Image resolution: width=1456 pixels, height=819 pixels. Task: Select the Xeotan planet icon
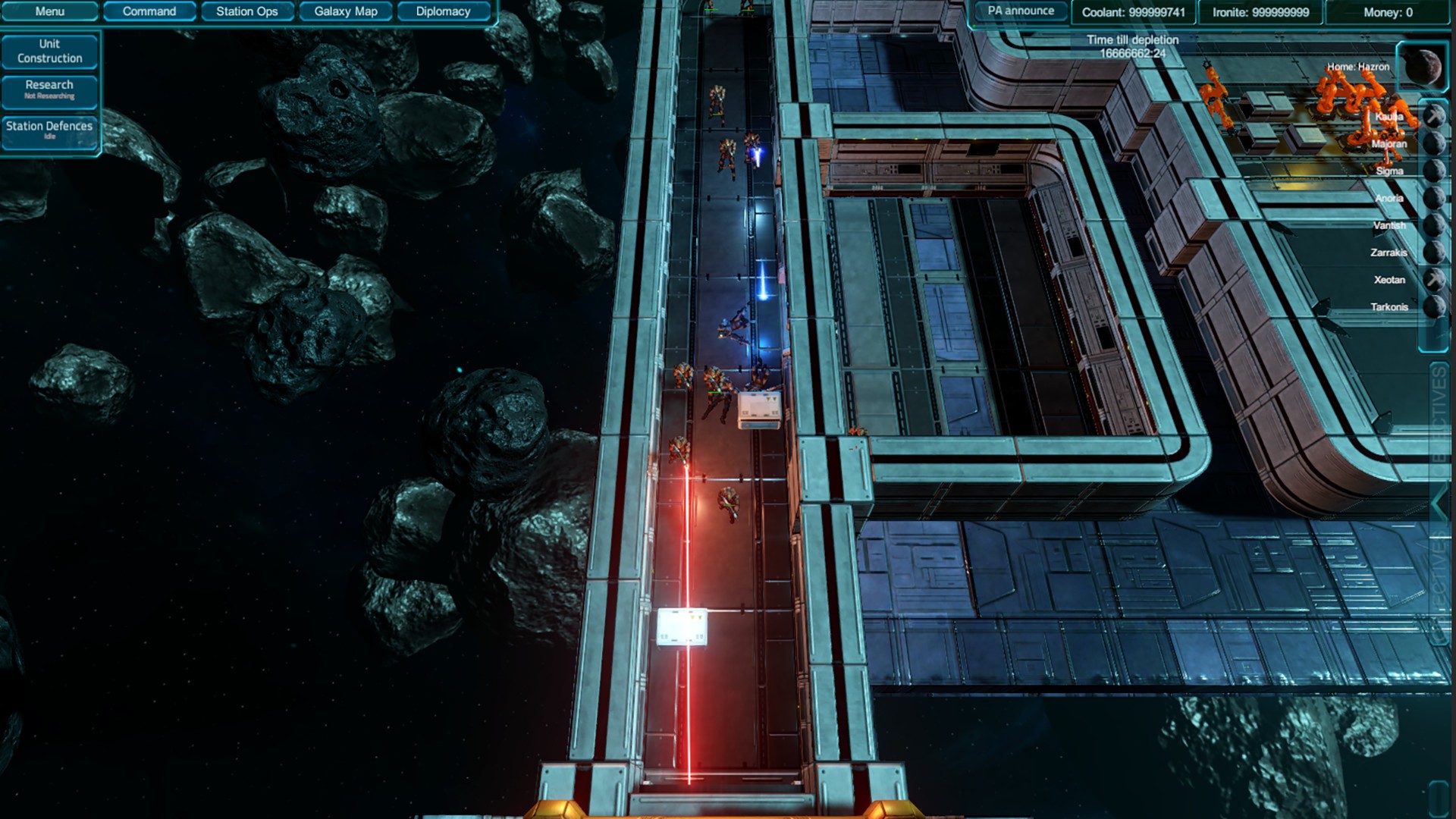[x=1436, y=279]
